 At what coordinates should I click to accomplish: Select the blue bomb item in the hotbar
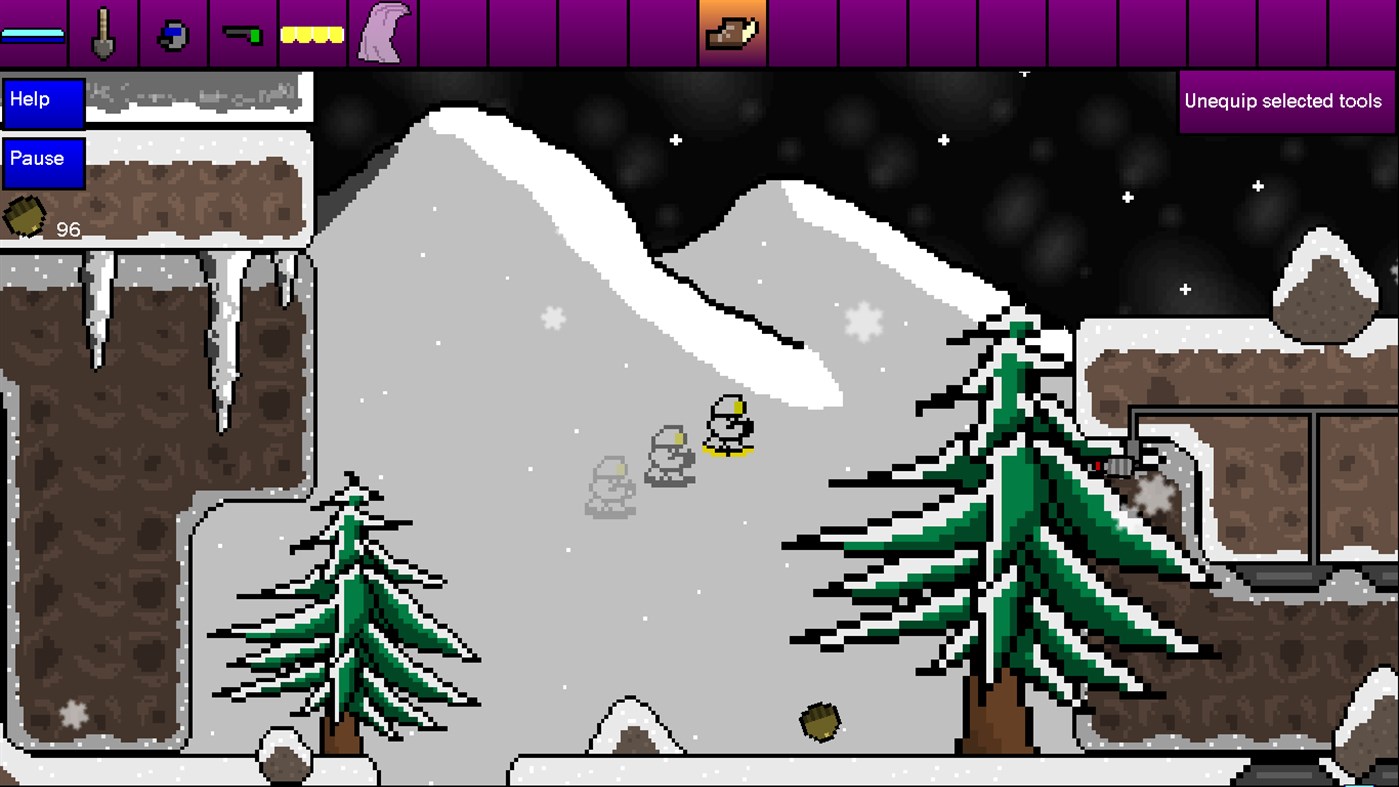(172, 33)
